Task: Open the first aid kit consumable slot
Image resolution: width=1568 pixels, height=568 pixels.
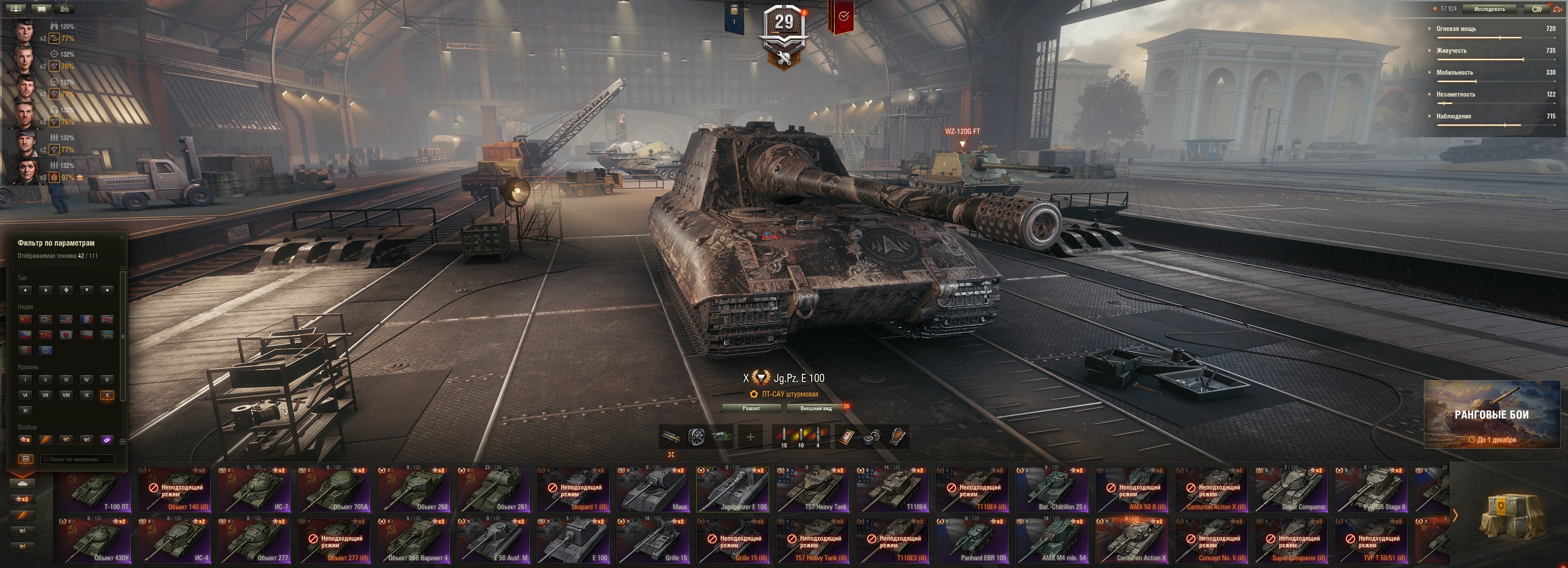Action: point(846,437)
